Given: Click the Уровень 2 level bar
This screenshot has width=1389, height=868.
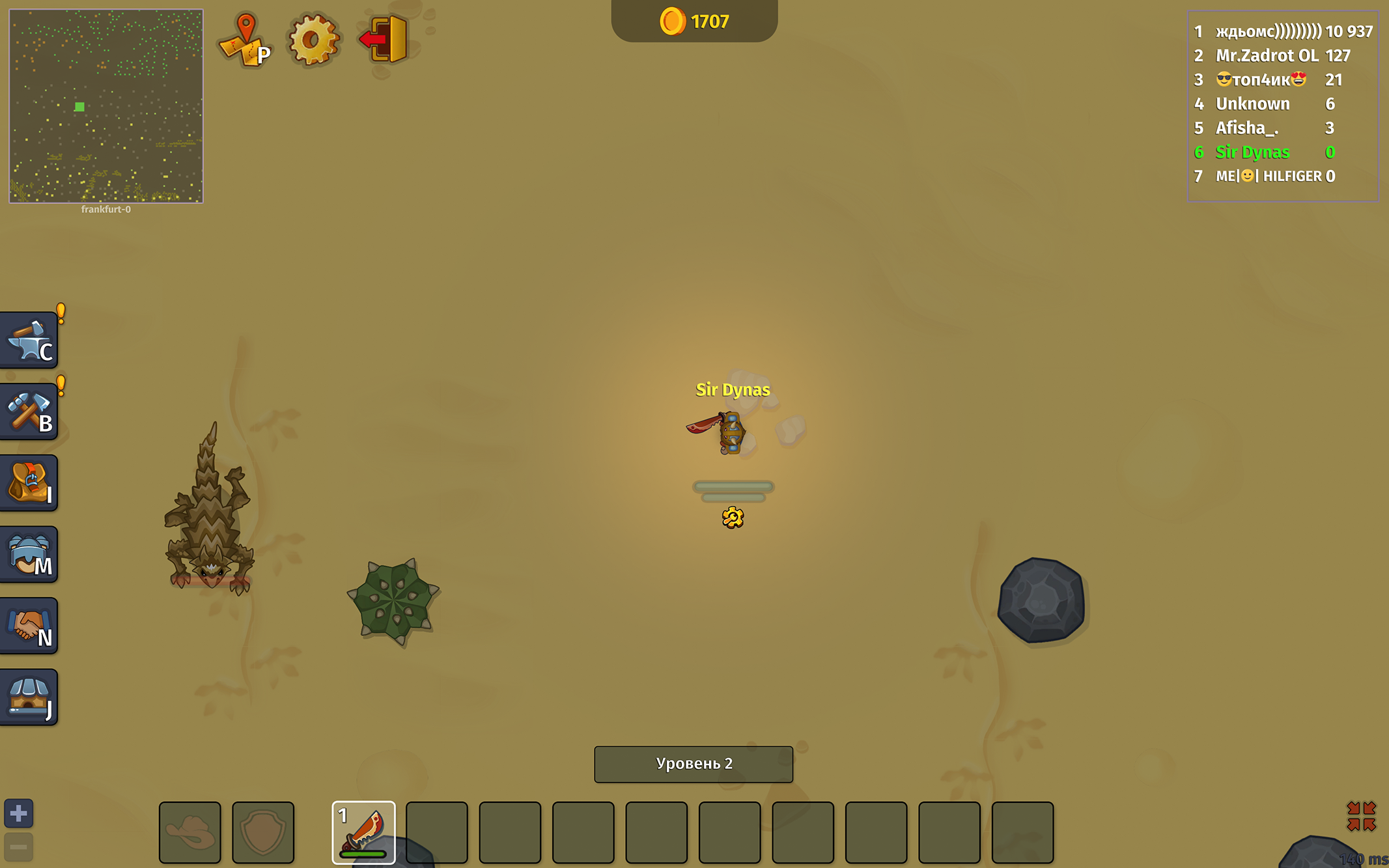Looking at the screenshot, I should pos(693,764).
